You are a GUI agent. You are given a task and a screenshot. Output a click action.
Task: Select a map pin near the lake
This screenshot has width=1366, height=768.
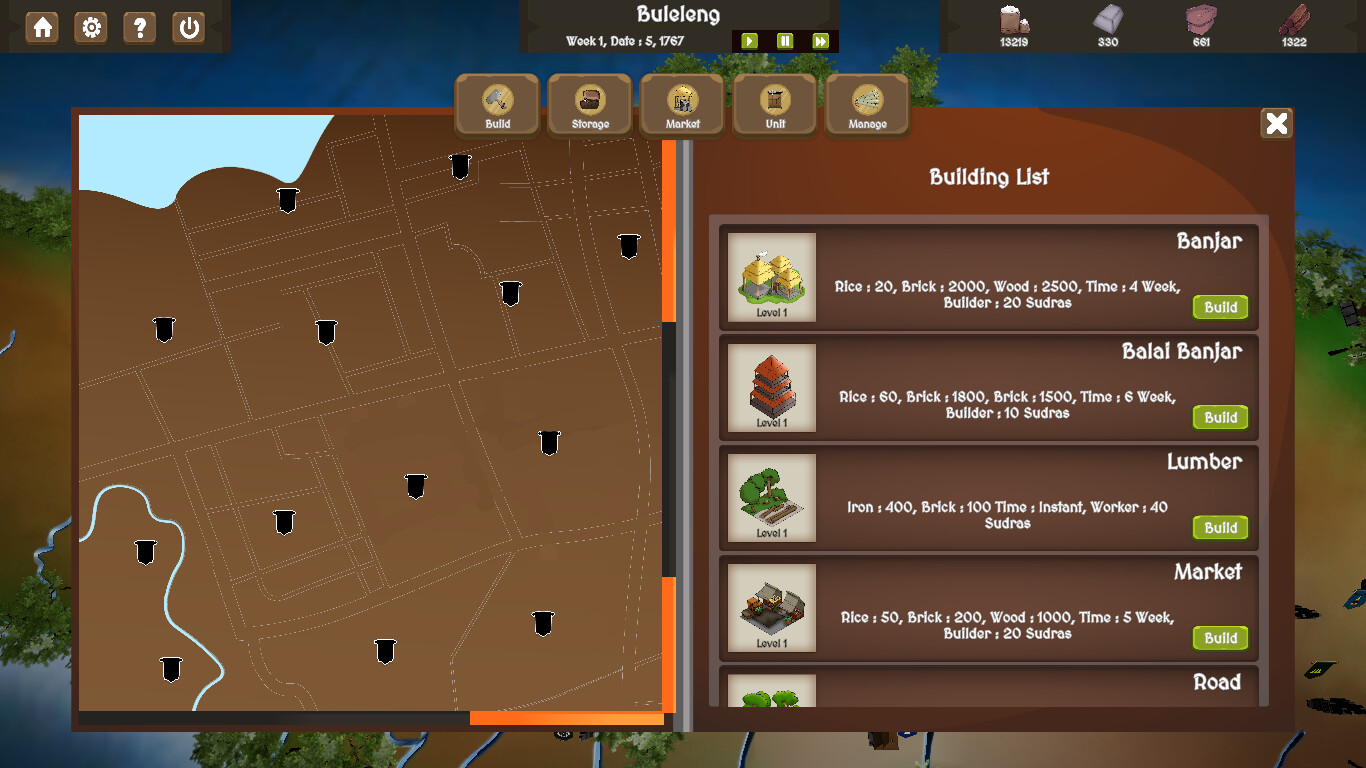coord(287,200)
